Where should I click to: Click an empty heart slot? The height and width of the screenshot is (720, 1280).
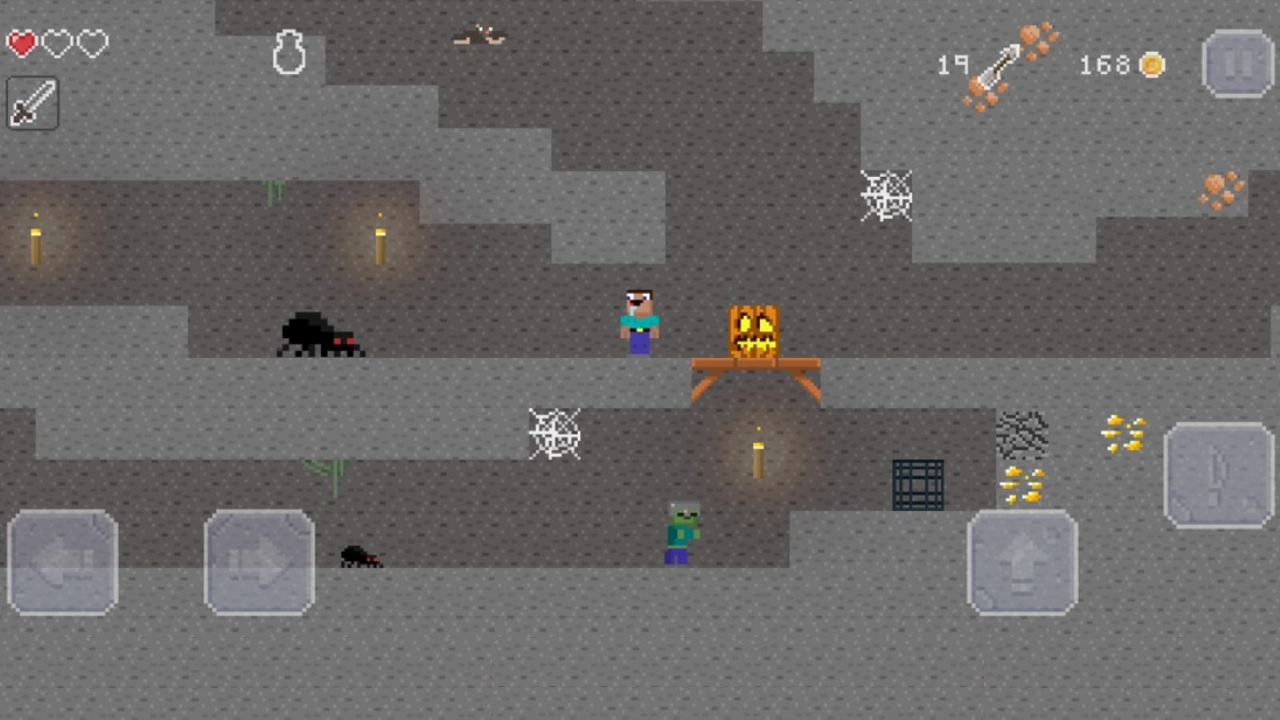pyautogui.click(x=57, y=43)
